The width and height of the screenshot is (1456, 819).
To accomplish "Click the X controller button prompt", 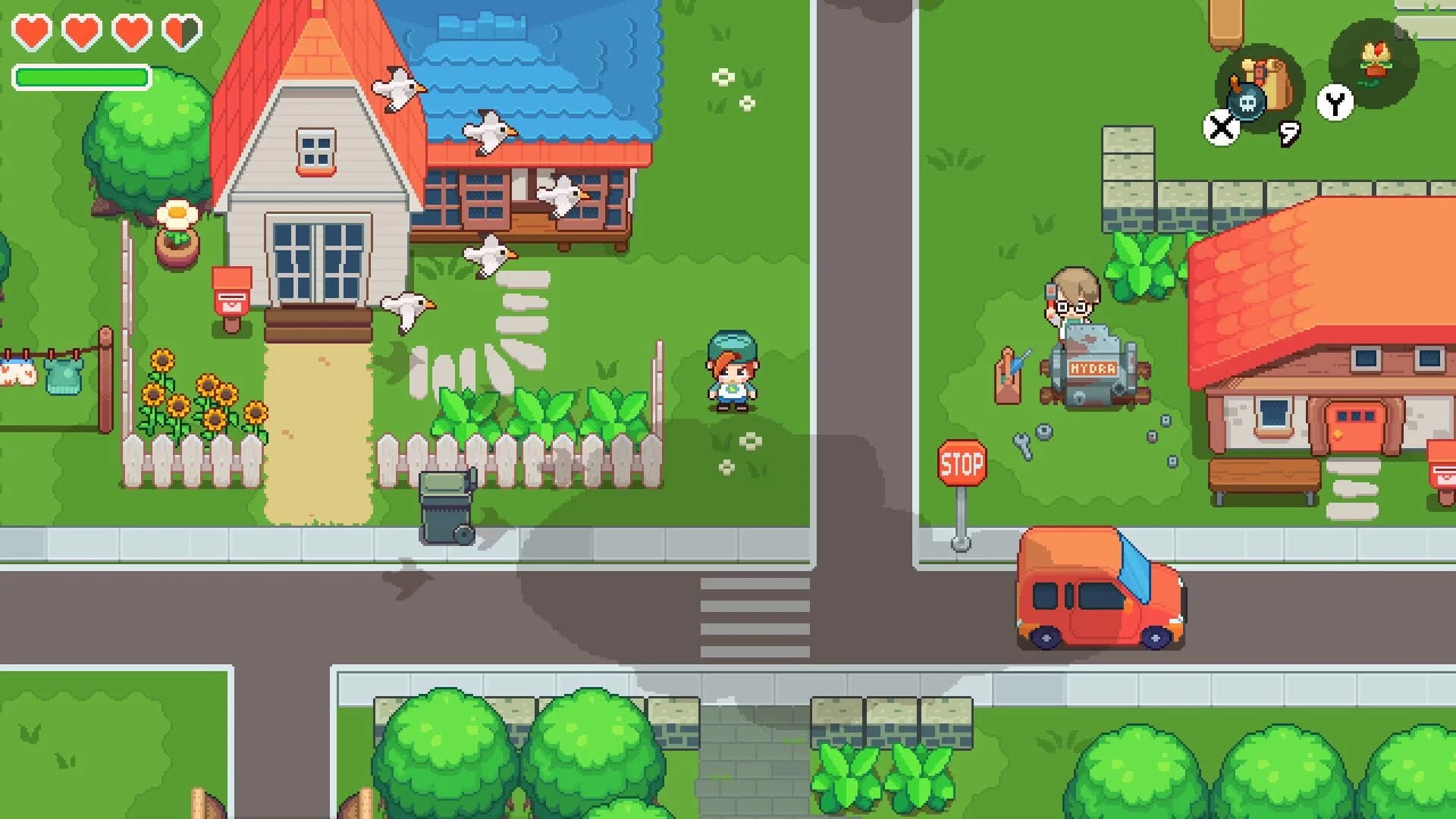I will point(1221,127).
